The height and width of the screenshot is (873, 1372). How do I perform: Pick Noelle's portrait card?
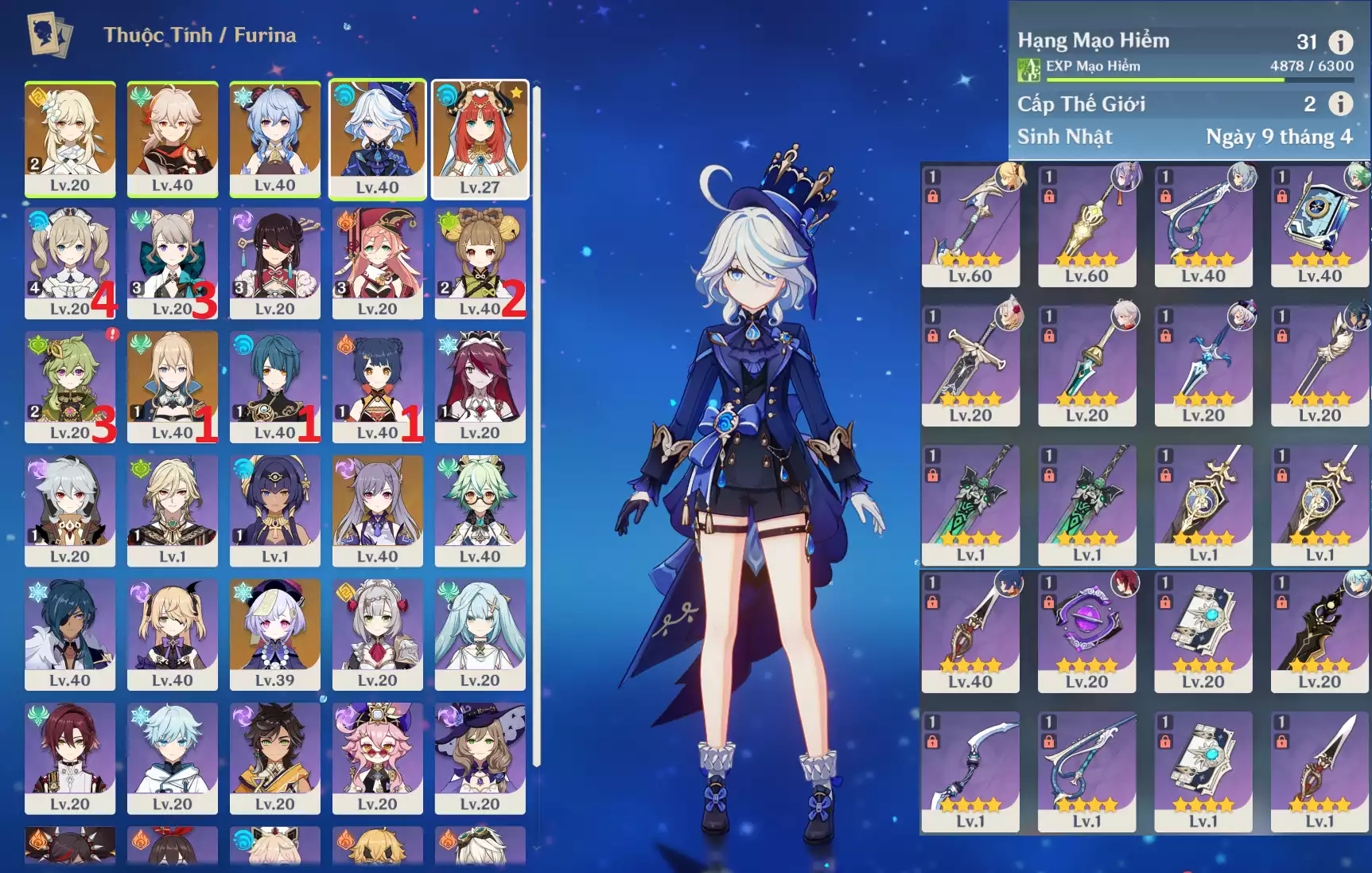(x=377, y=633)
